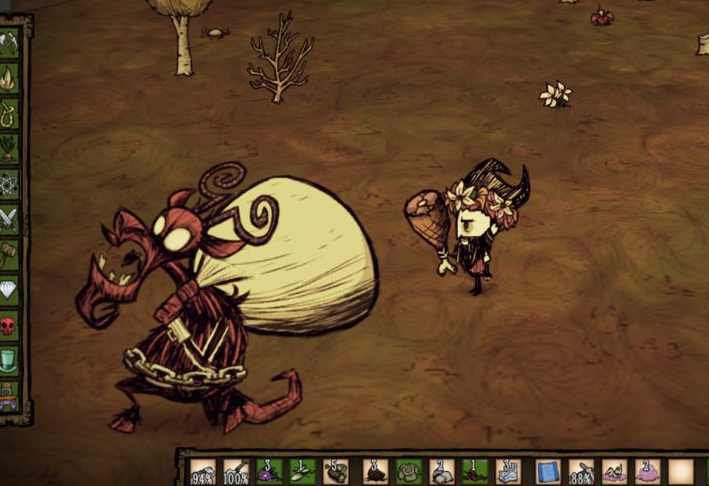Switch to the Structures hammer tab

(x=10, y=254)
